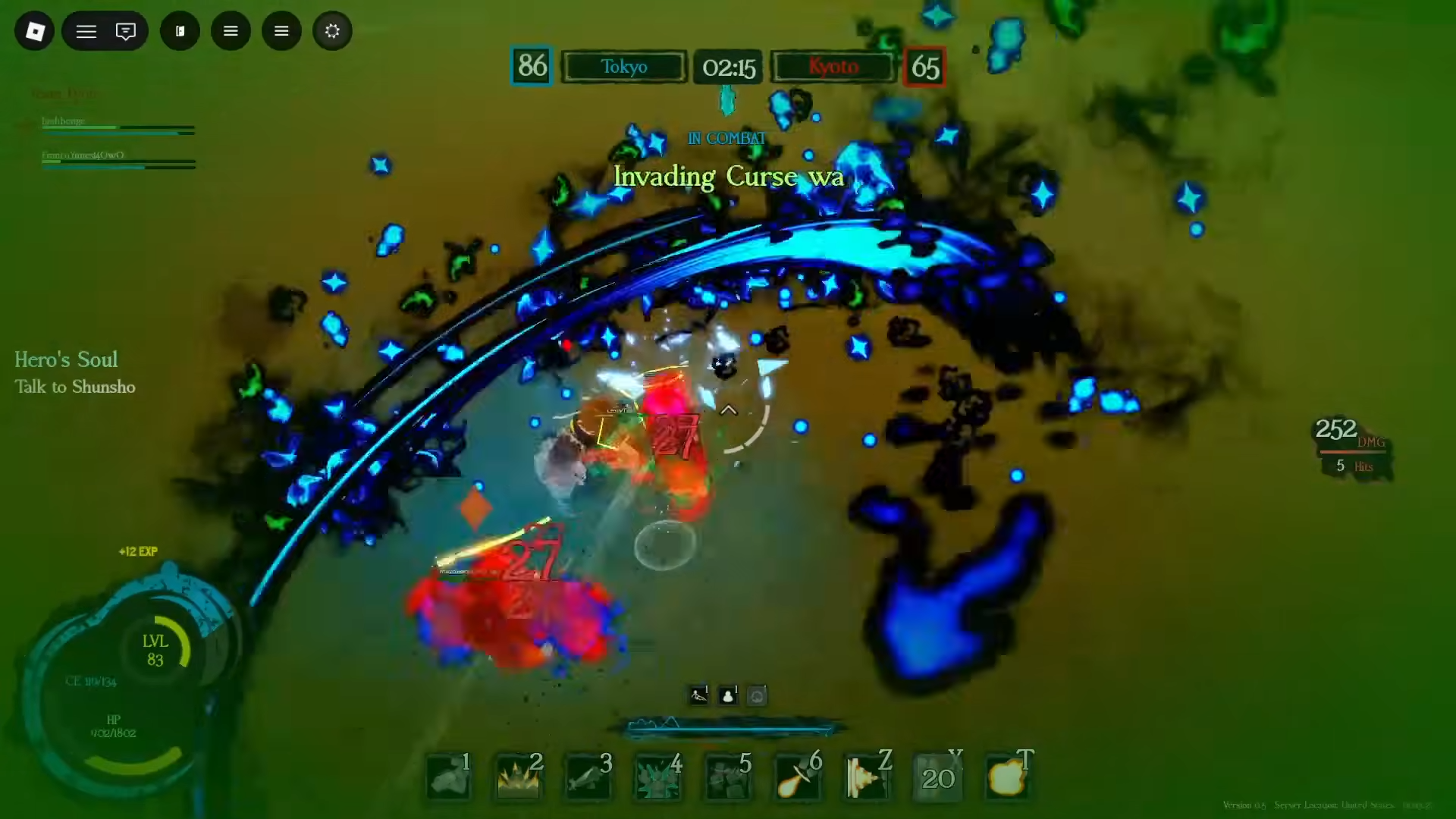The width and height of the screenshot is (1456, 819).
Task: Open the backpack inventory icon
Action: (180, 31)
